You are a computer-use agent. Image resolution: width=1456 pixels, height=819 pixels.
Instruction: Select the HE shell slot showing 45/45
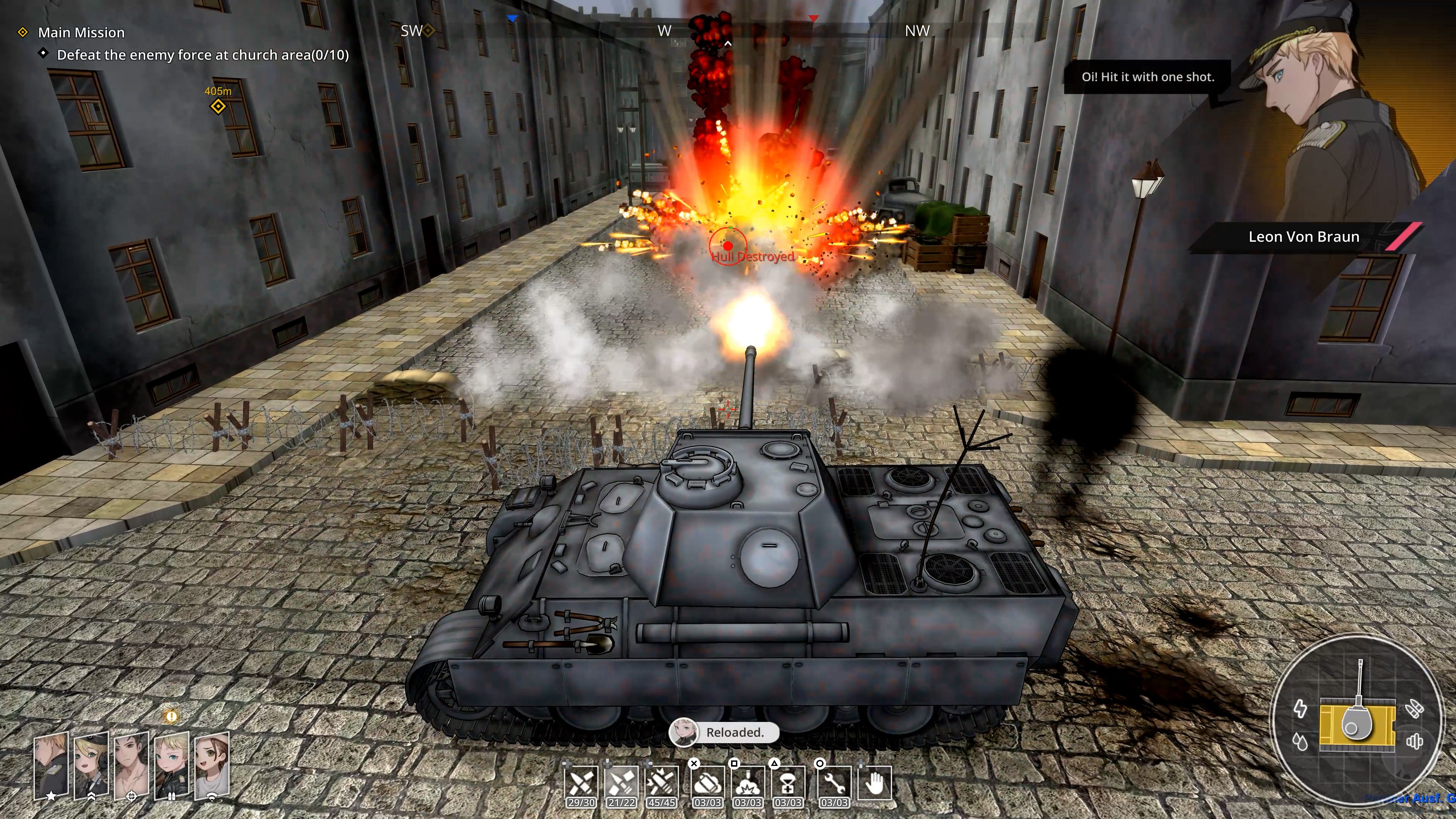[x=662, y=784]
